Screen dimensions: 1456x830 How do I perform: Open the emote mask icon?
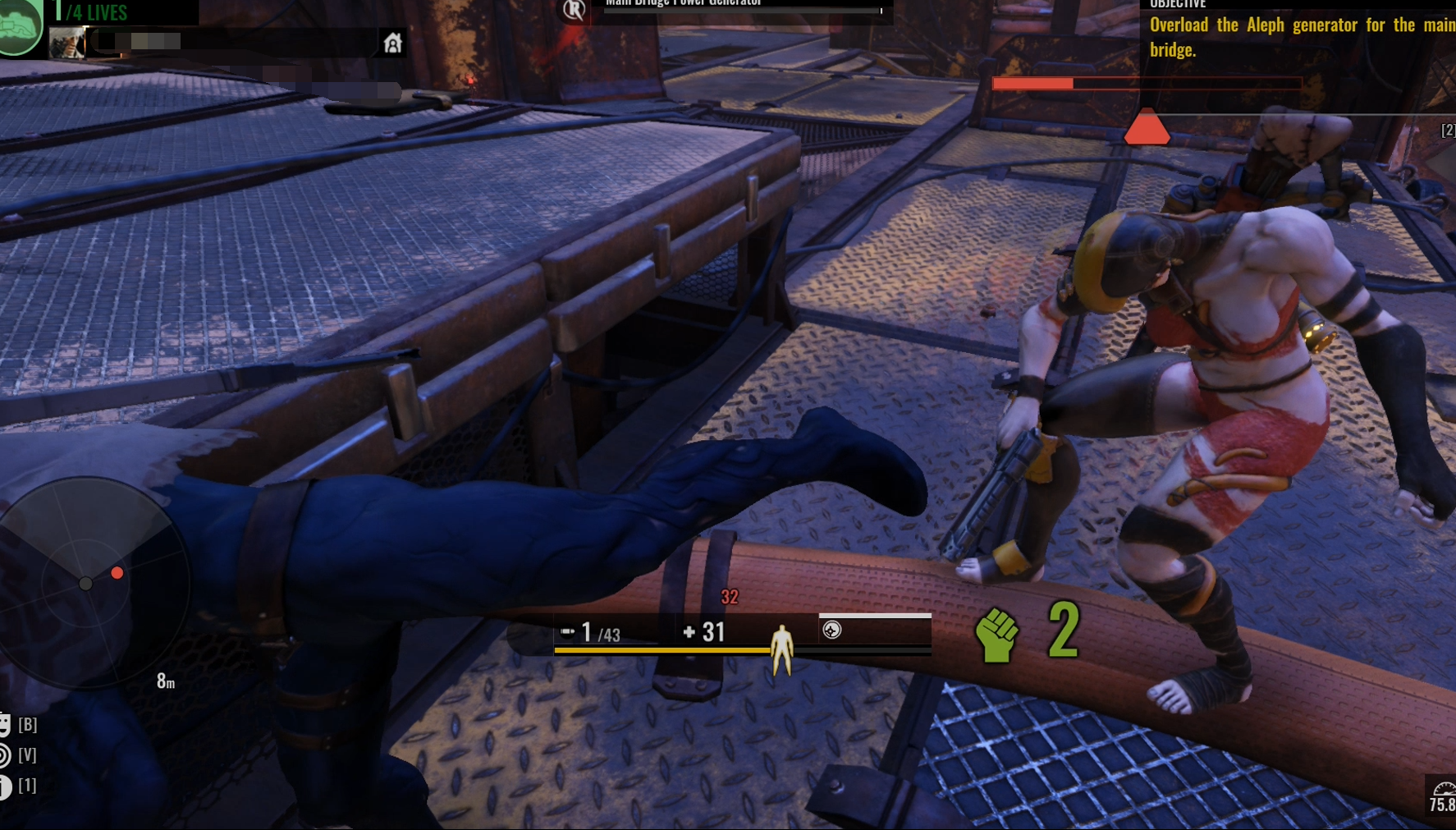(5, 724)
